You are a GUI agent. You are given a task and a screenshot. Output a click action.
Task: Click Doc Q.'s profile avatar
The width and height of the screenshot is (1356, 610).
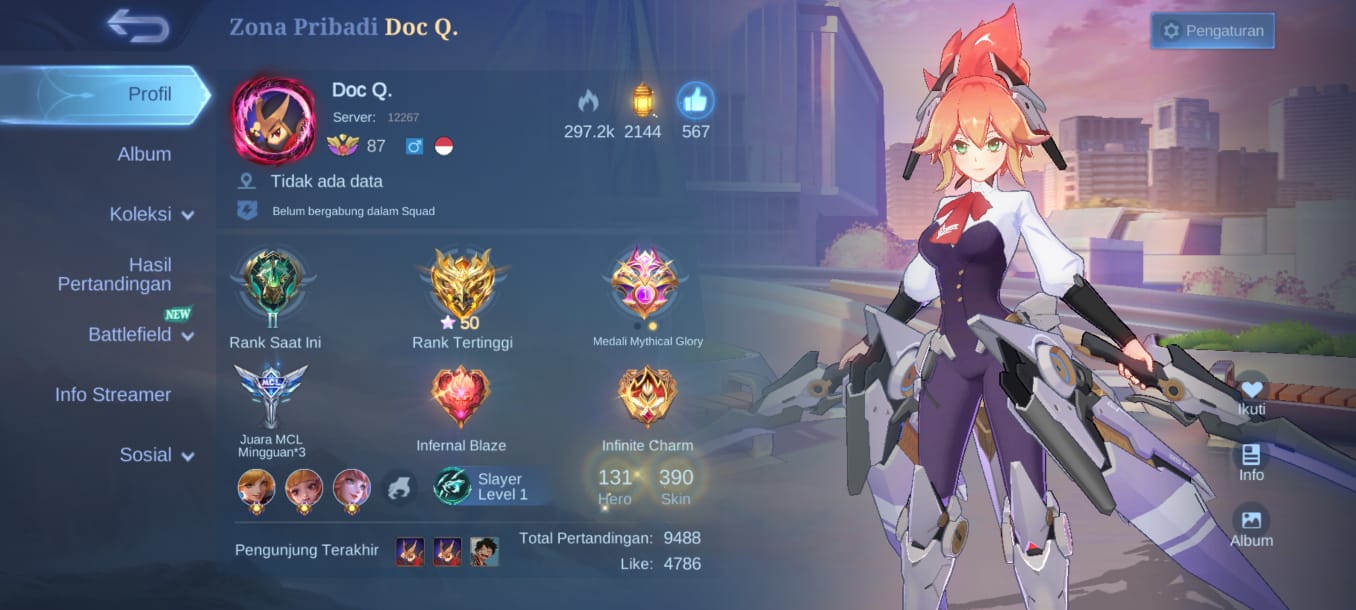point(273,119)
